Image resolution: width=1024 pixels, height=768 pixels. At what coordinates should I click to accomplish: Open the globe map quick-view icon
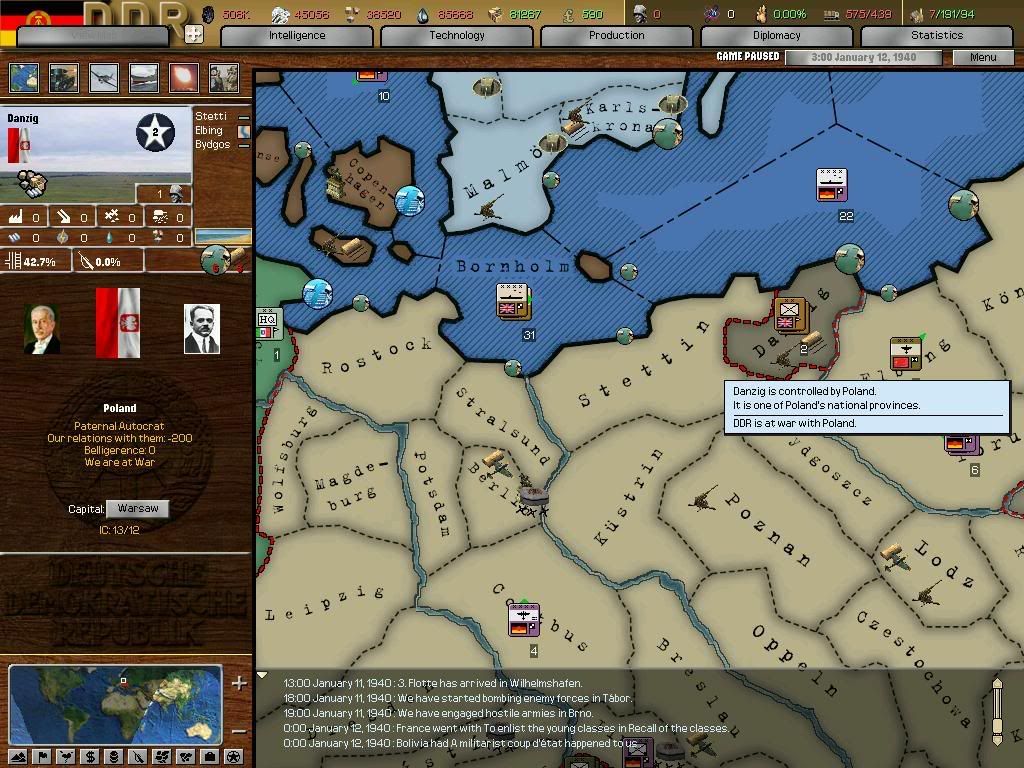click(23, 77)
